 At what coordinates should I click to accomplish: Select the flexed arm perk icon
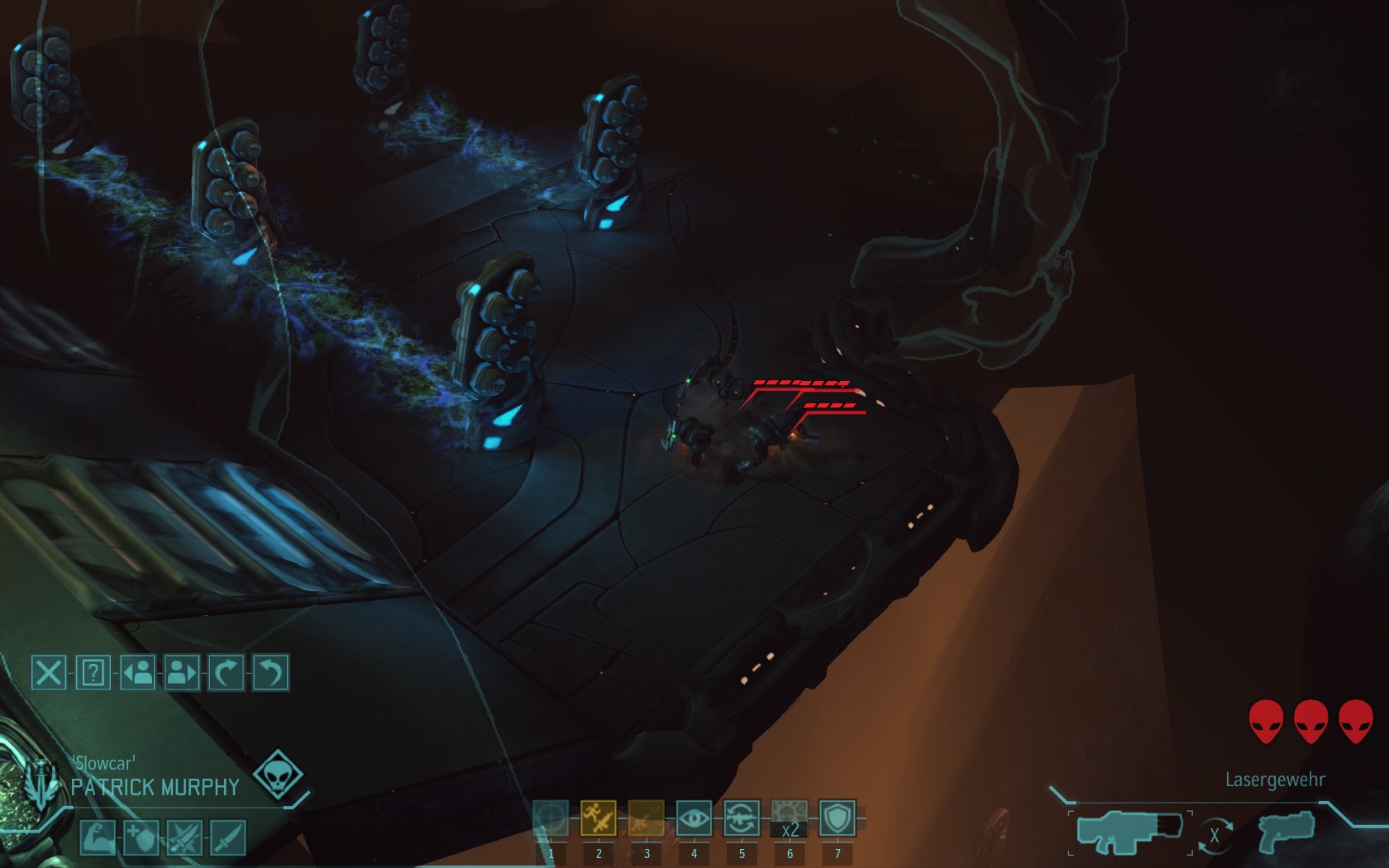[x=97, y=837]
